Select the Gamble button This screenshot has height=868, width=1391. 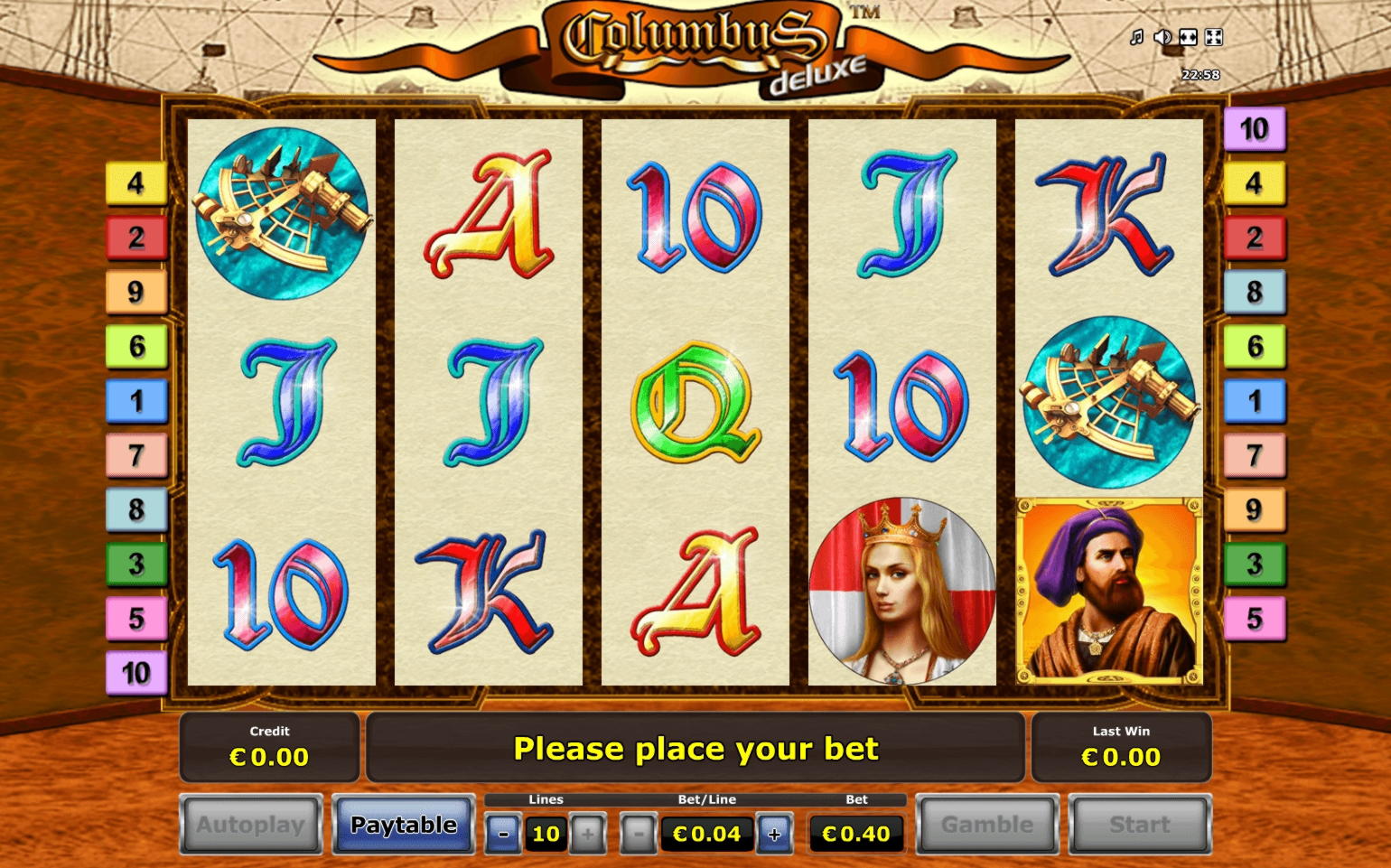(x=986, y=825)
